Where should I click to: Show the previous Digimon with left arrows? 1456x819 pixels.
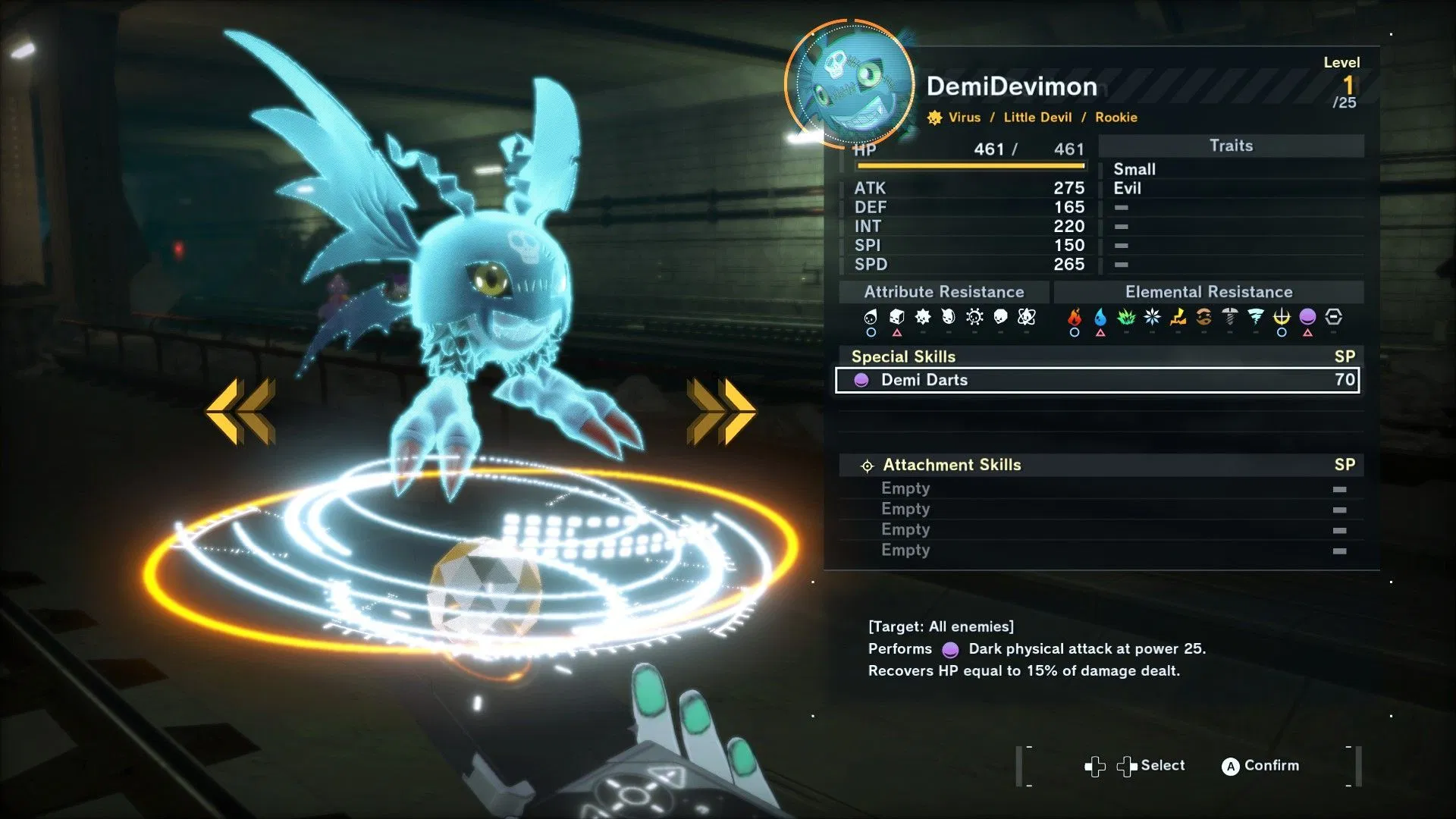click(240, 410)
